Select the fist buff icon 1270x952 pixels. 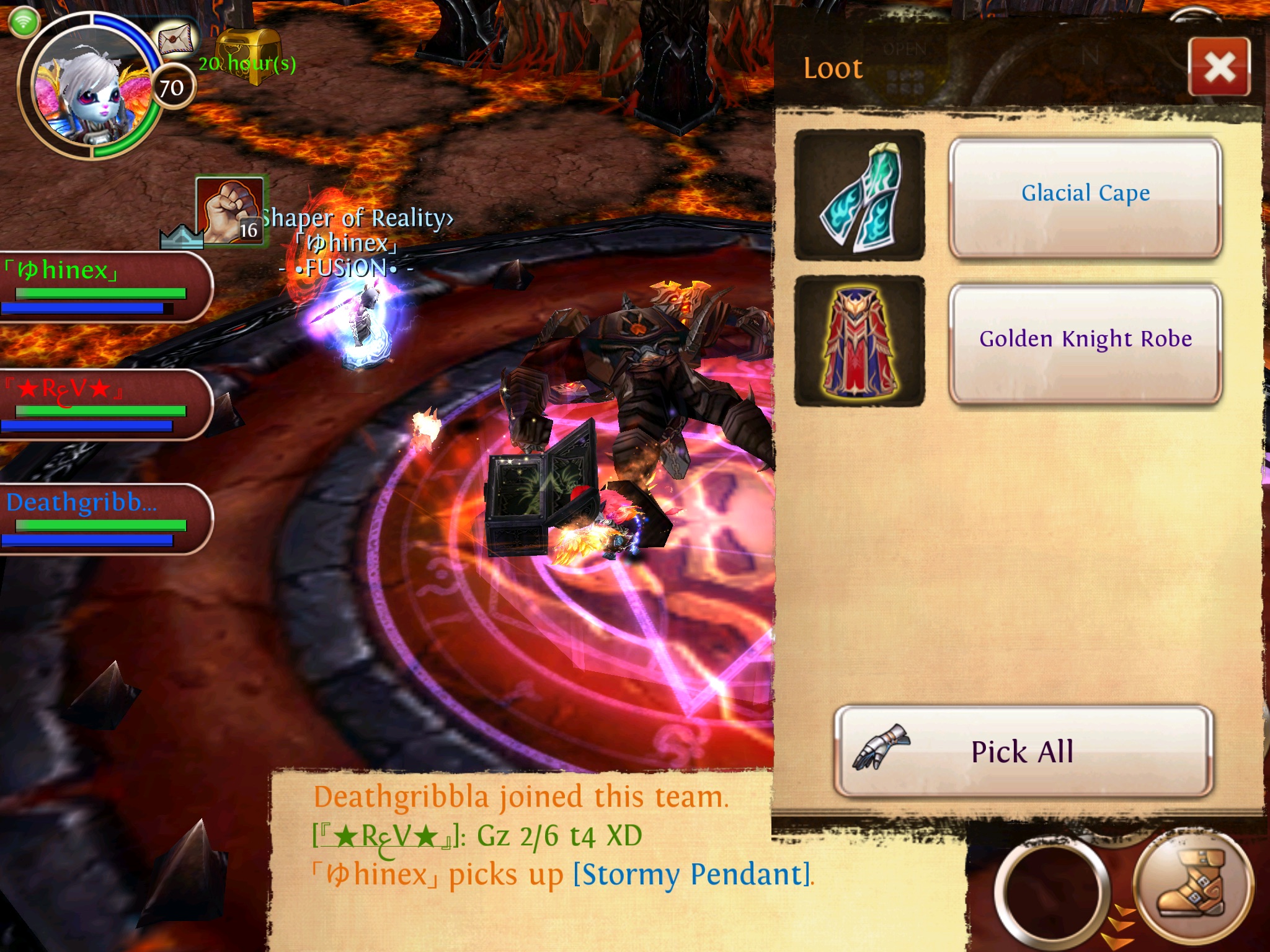pyautogui.click(x=229, y=209)
